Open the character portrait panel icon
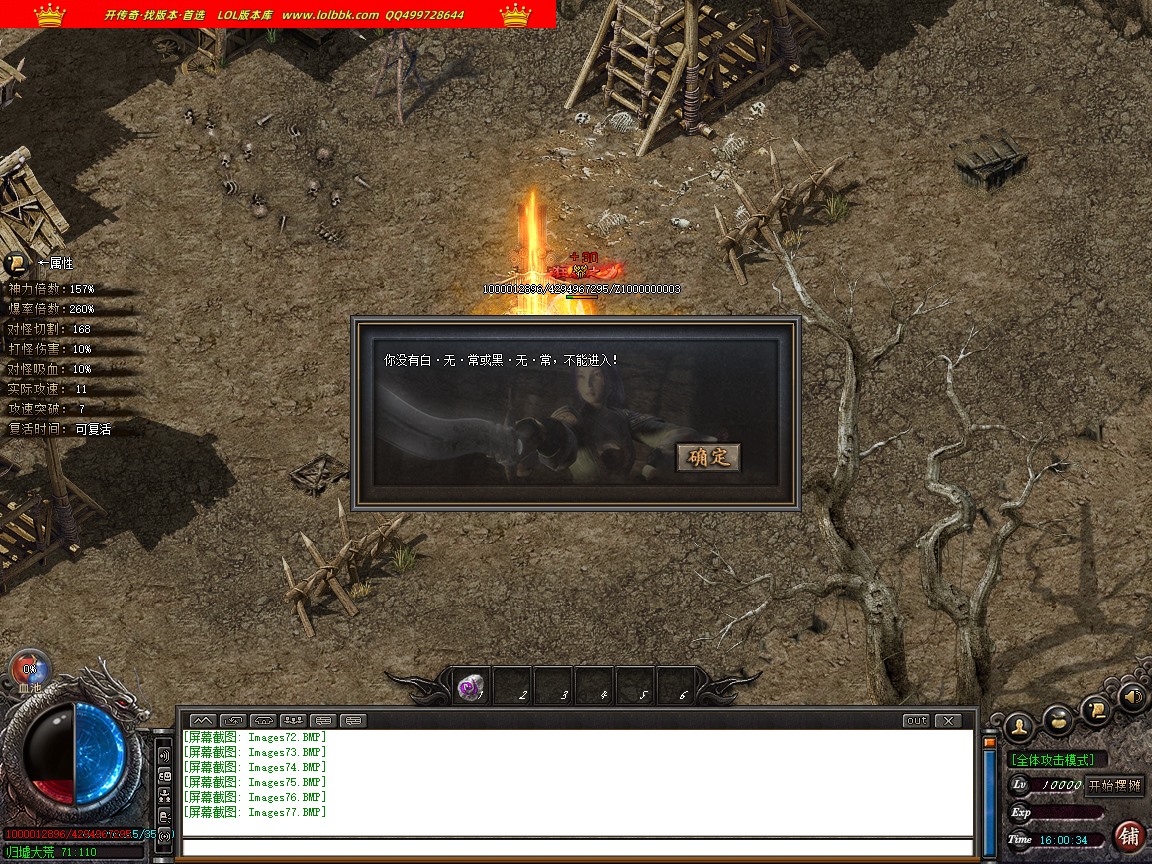This screenshot has width=1152, height=864. [x=1019, y=725]
